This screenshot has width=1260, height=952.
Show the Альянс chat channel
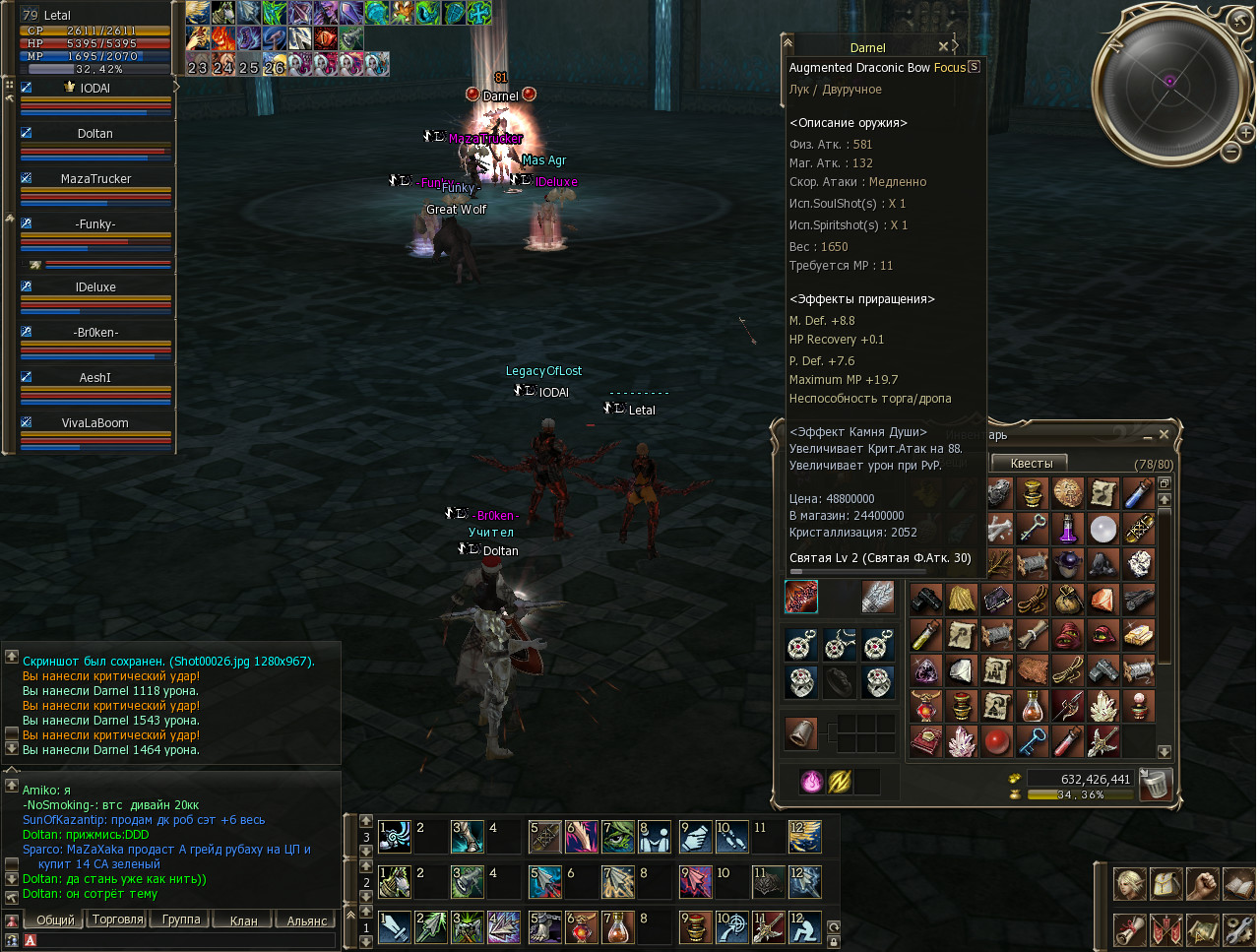[306, 920]
